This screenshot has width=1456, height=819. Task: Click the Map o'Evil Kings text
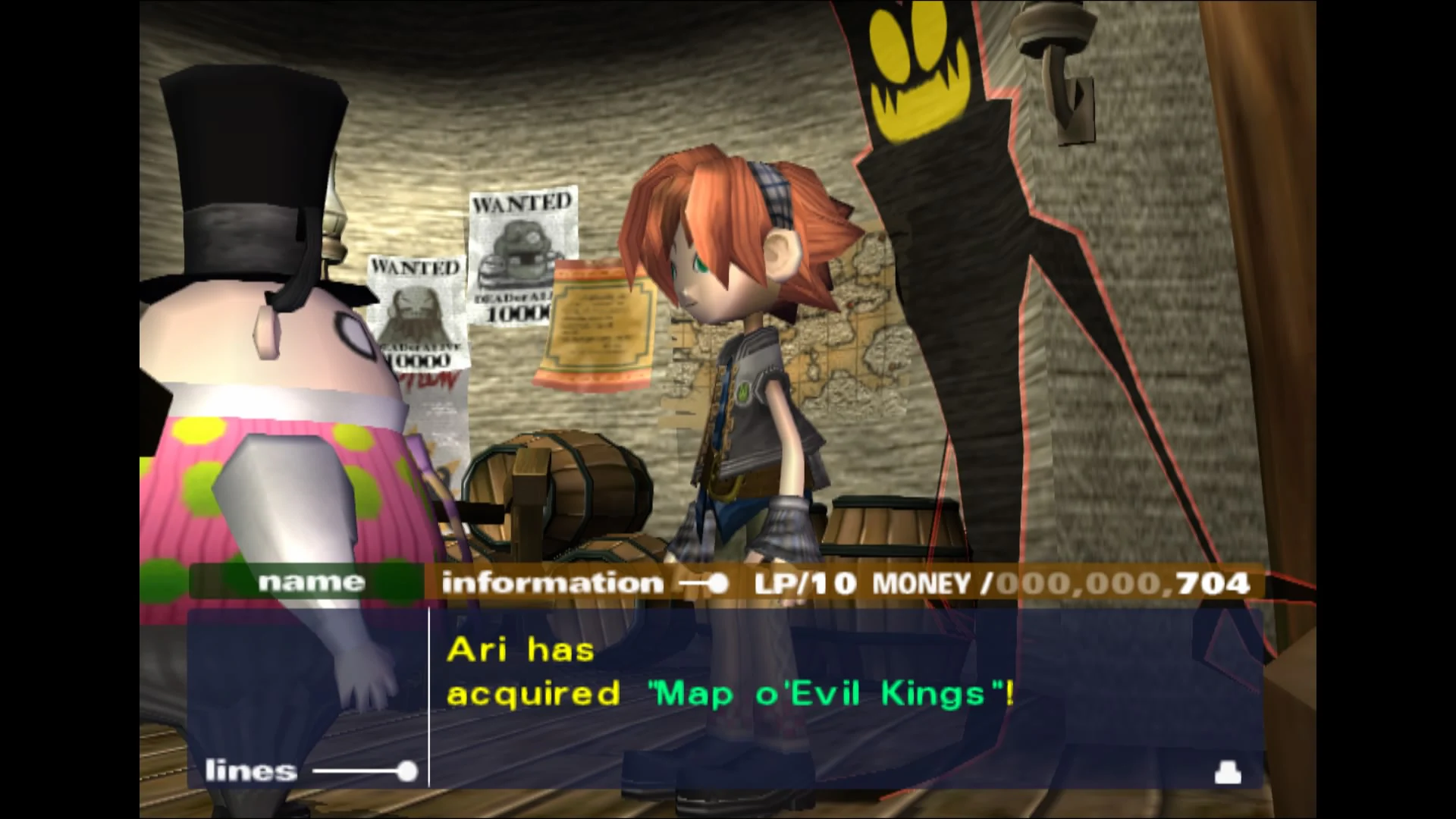[x=834, y=692]
